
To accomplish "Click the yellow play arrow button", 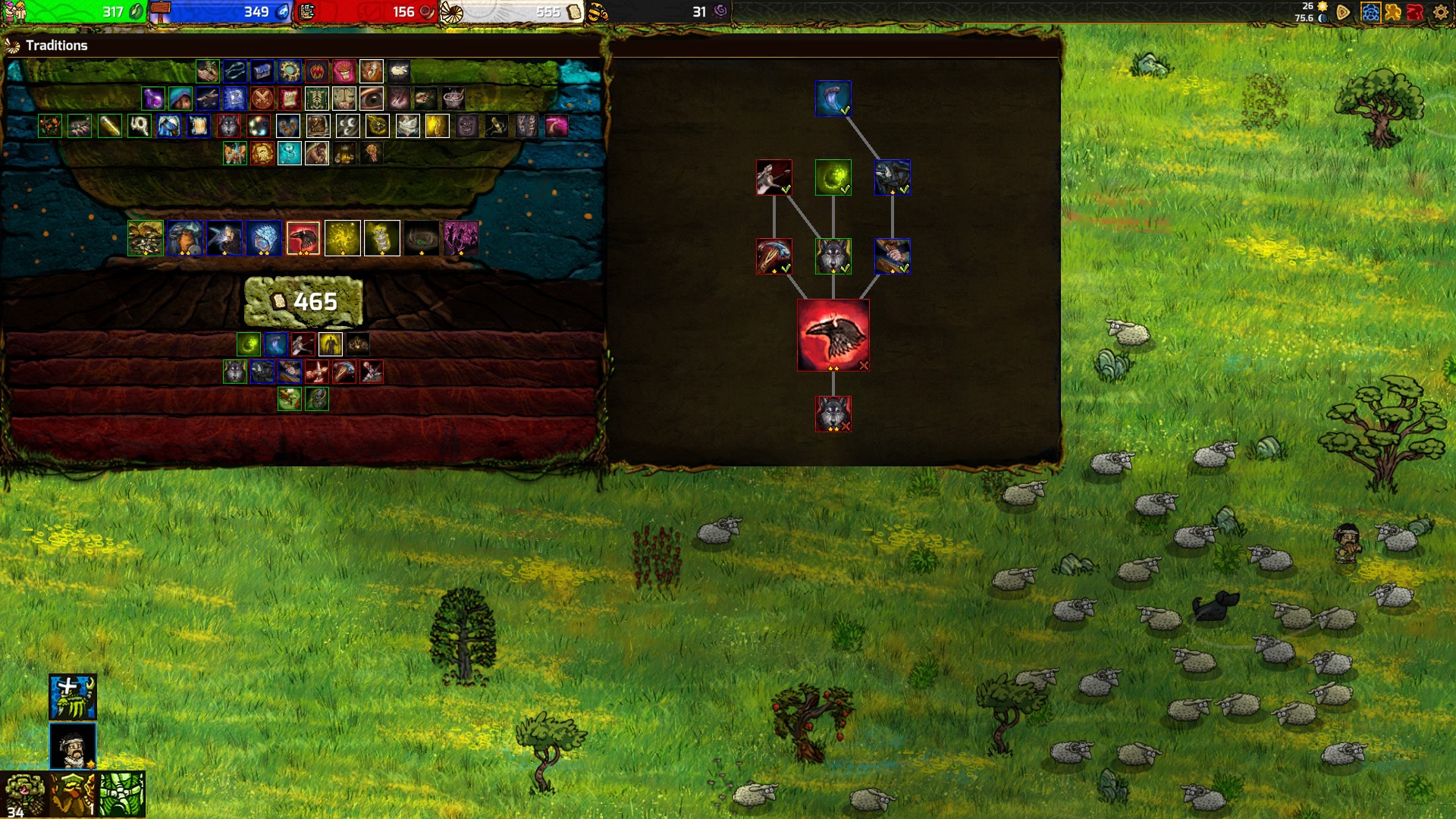I will [1343, 12].
